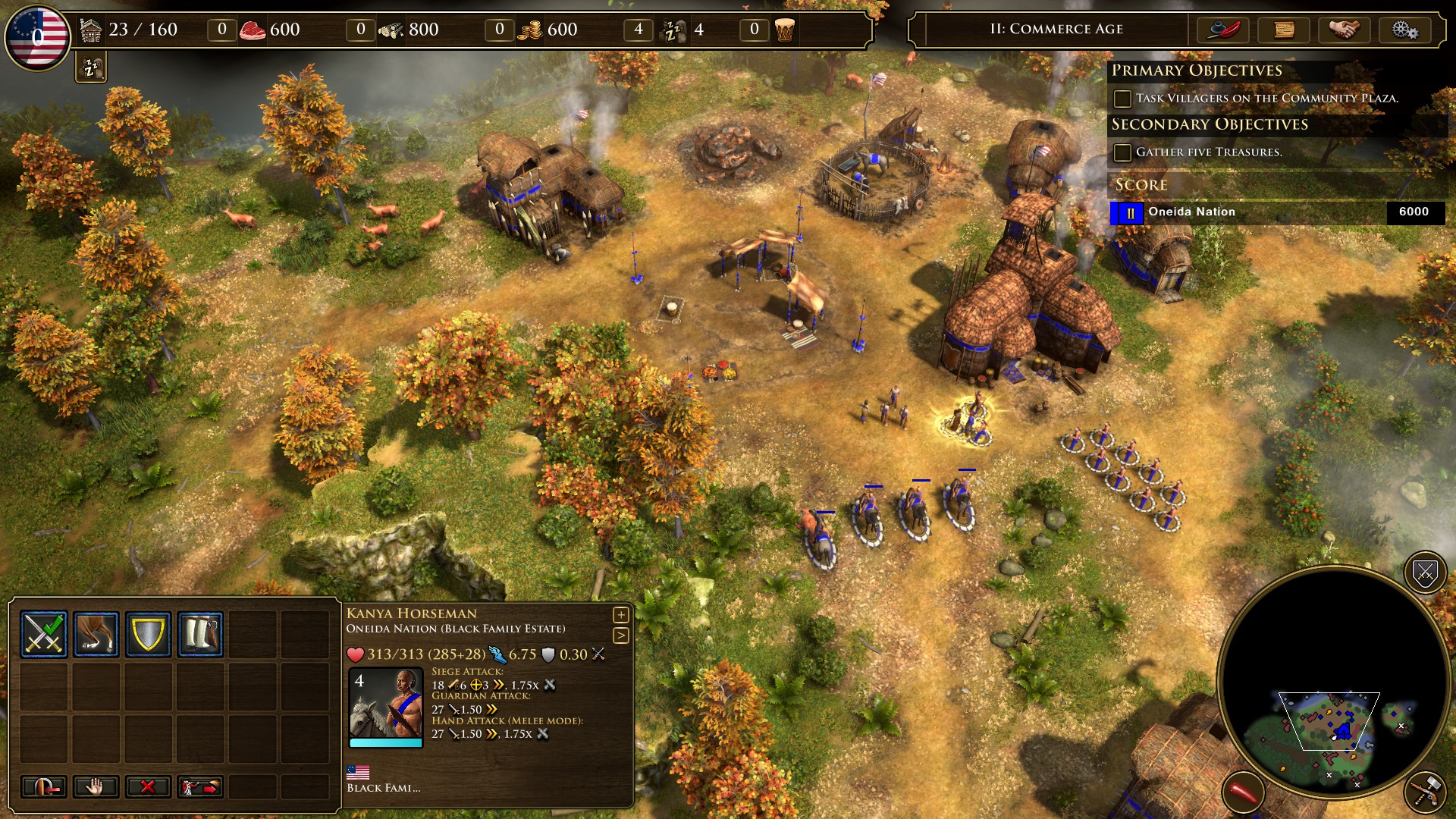Activate the horse hooves trample mode

96,633
